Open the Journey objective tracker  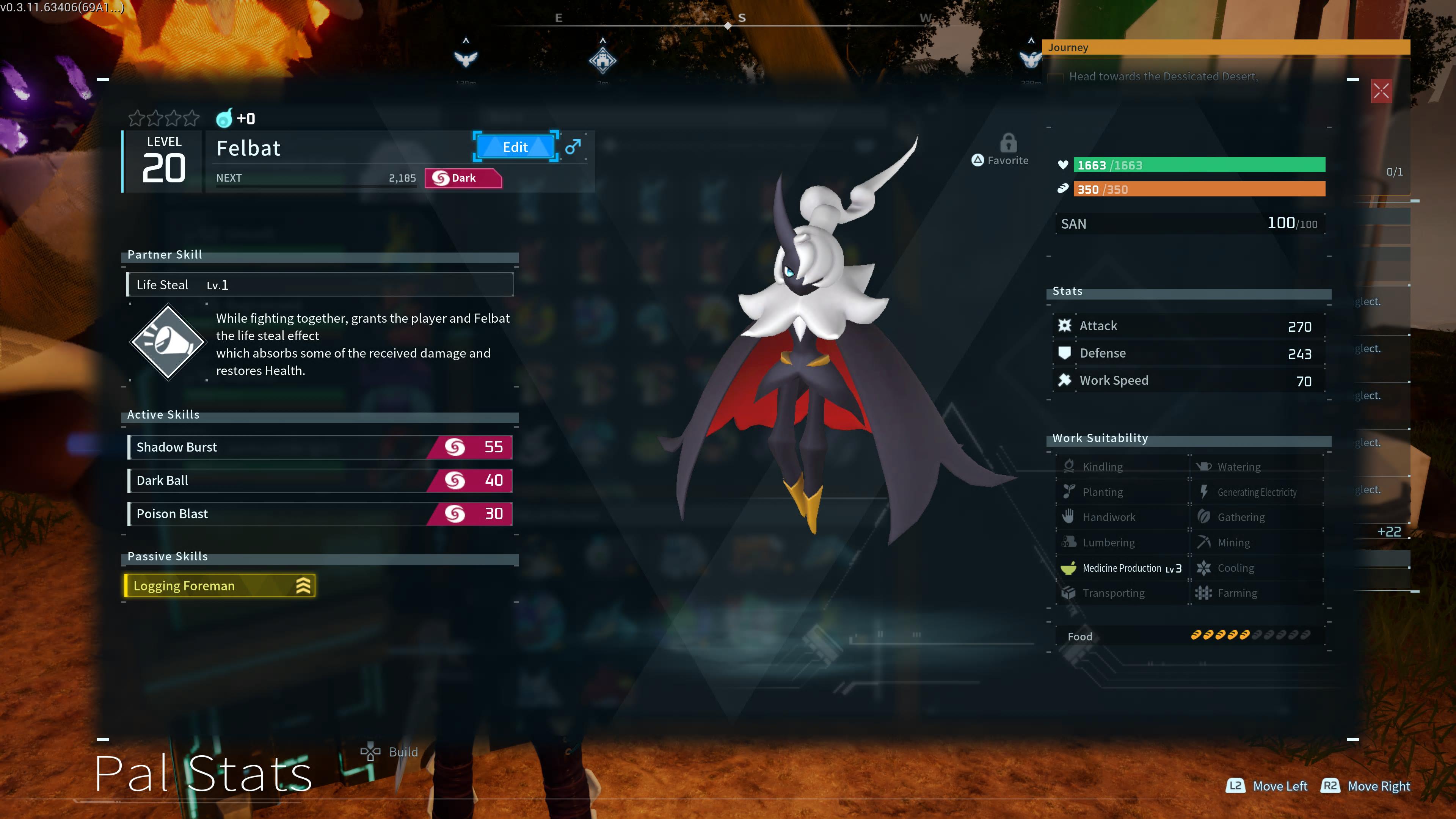(1225, 47)
